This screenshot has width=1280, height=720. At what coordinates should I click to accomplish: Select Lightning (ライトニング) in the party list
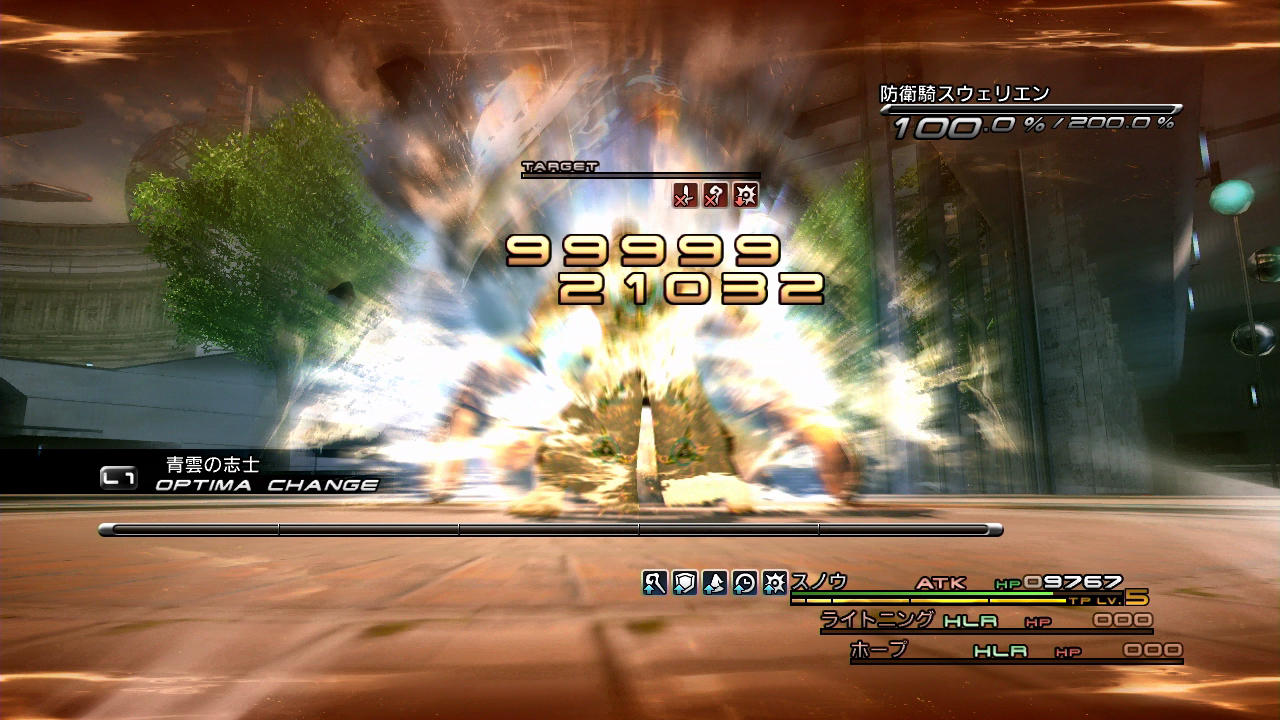click(x=877, y=620)
